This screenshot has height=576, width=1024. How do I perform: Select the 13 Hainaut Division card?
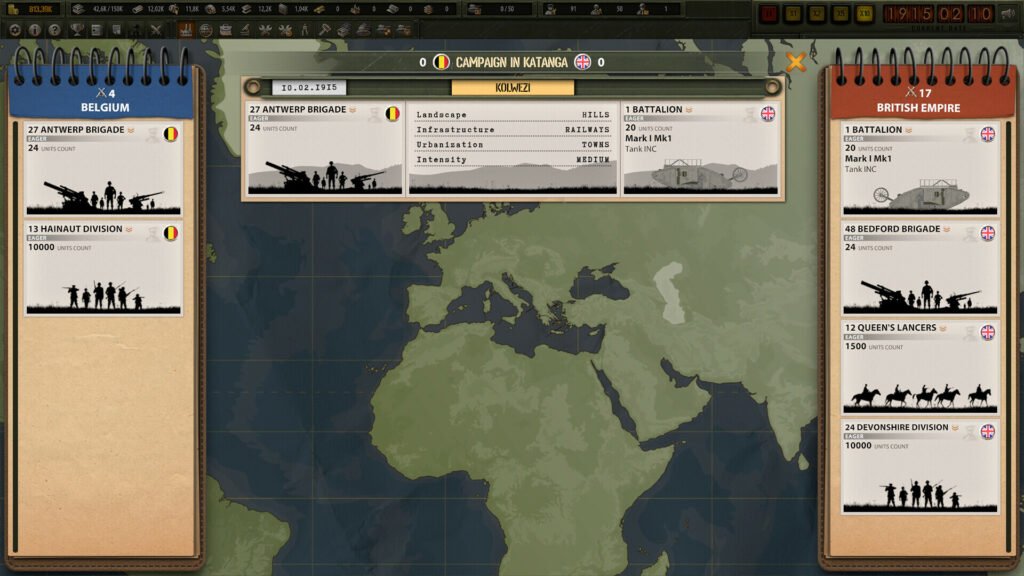(x=103, y=268)
